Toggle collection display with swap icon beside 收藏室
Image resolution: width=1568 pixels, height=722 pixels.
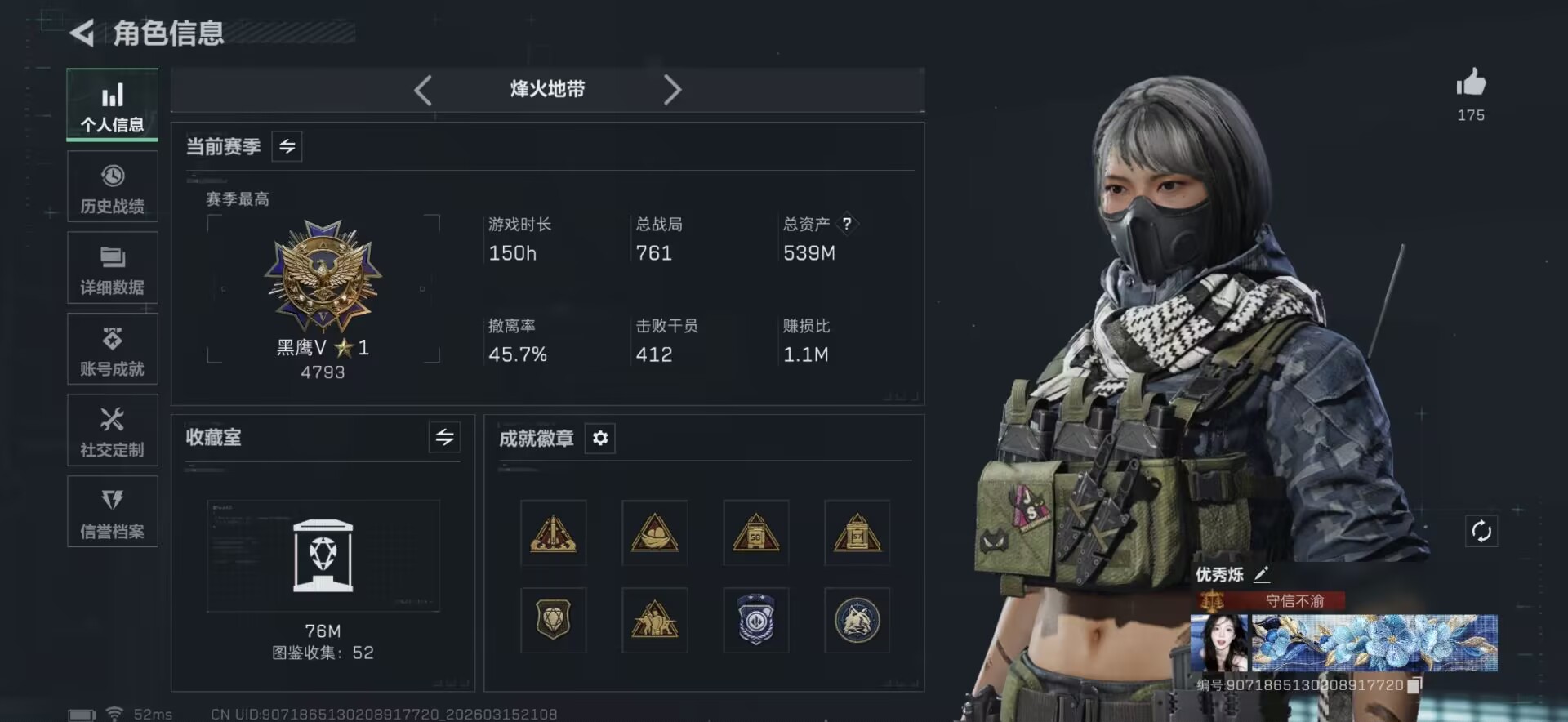pyautogui.click(x=444, y=438)
